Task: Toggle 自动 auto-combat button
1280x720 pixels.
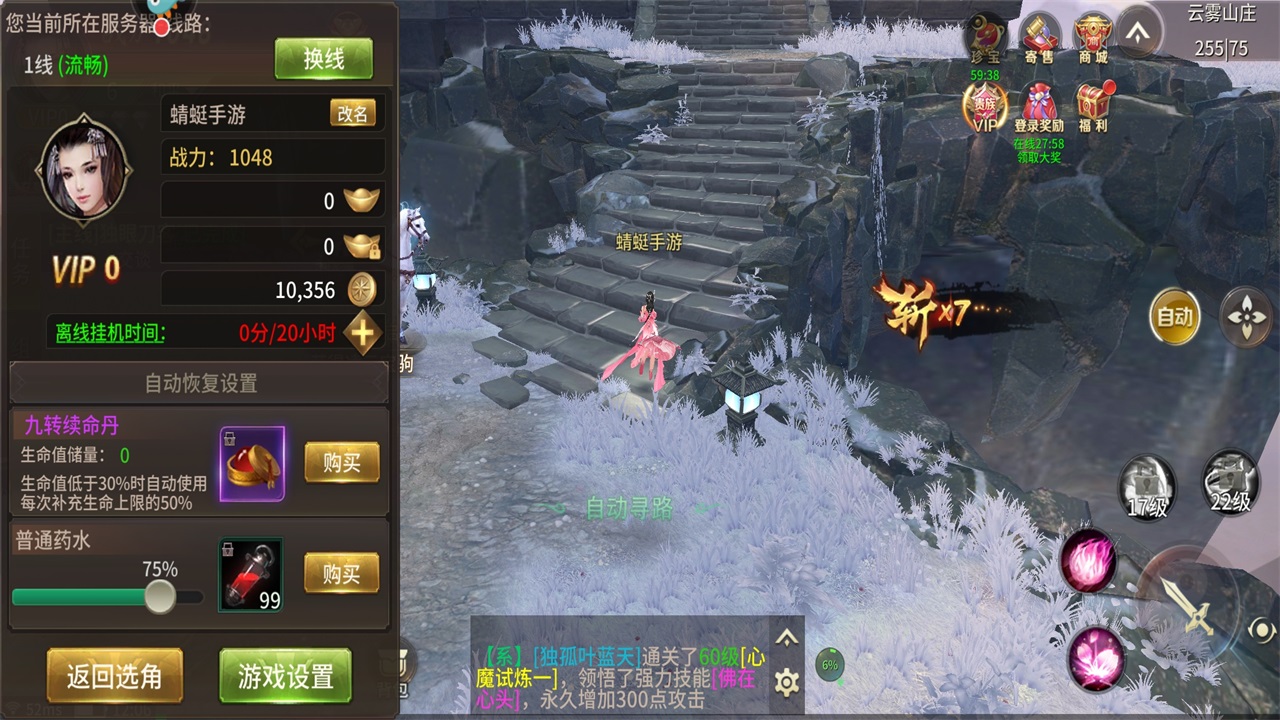Action: pyautogui.click(x=1174, y=317)
